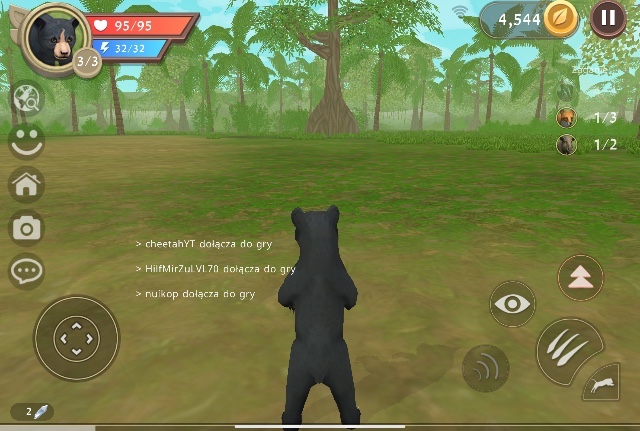Select the boar quest objective icon
The width and height of the screenshot is (640, 431).
tap(567, 145)
